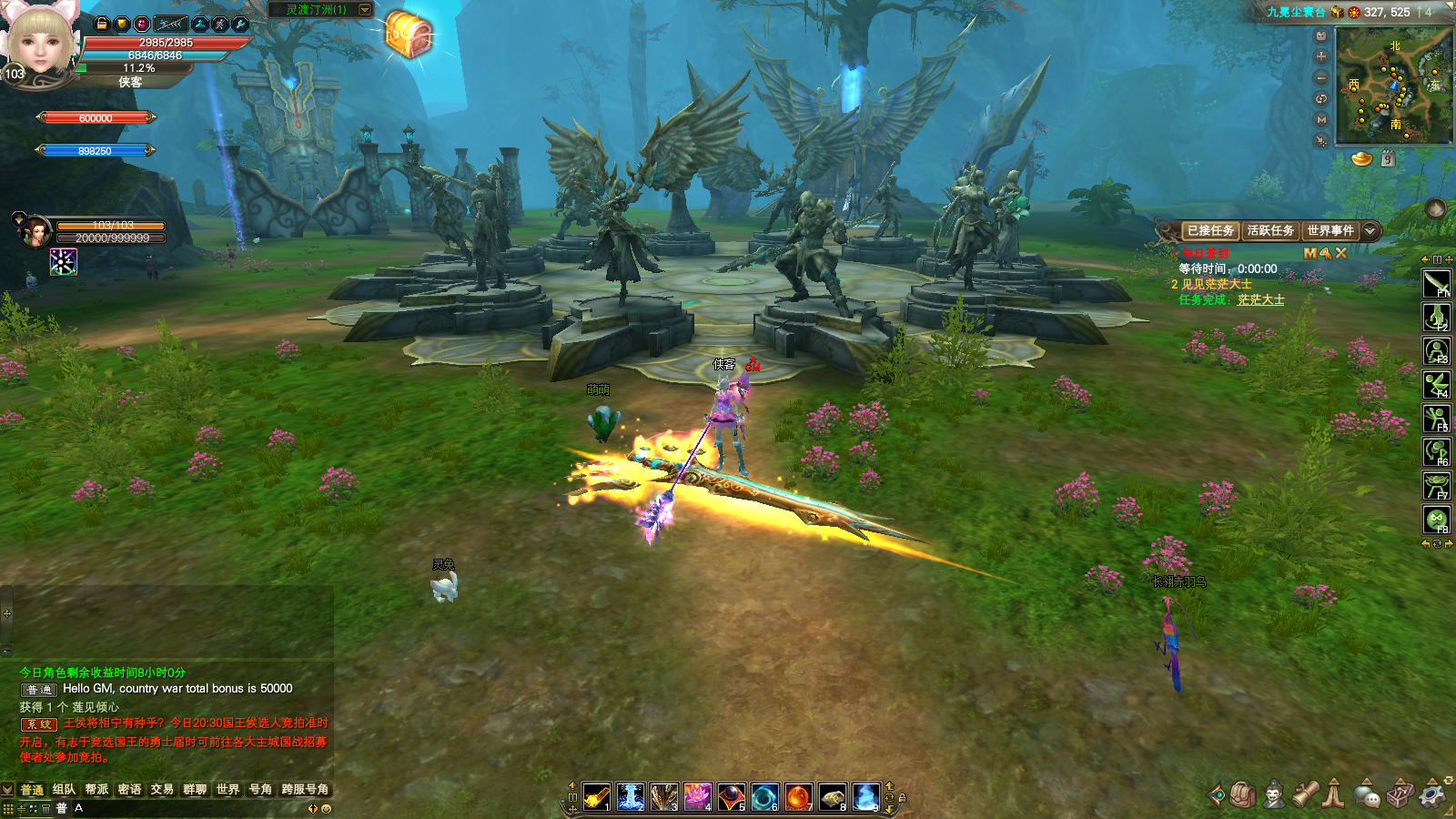Activate the pink lotus skill in slot 4

(x=697, y=796)
